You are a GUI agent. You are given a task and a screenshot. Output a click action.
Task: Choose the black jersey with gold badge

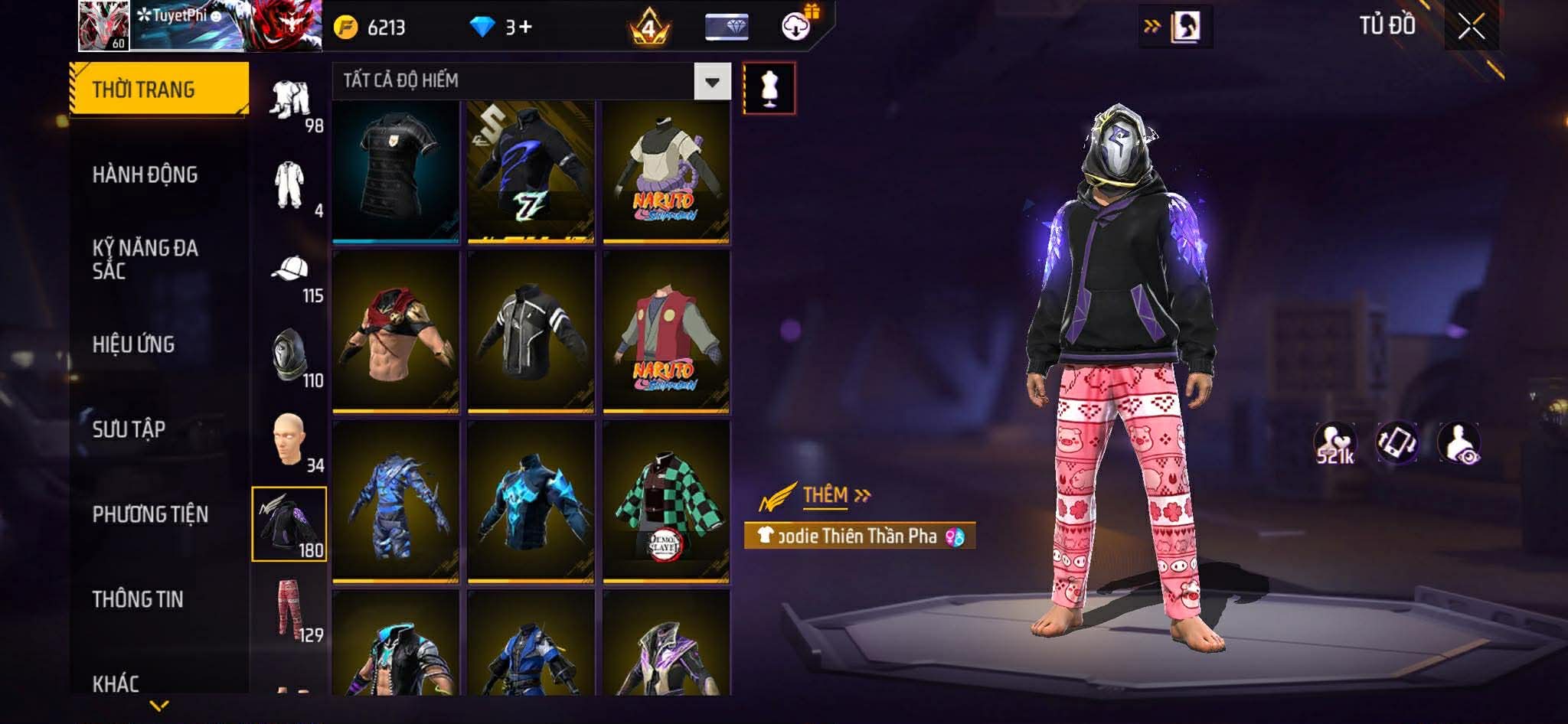coord(396,171)
